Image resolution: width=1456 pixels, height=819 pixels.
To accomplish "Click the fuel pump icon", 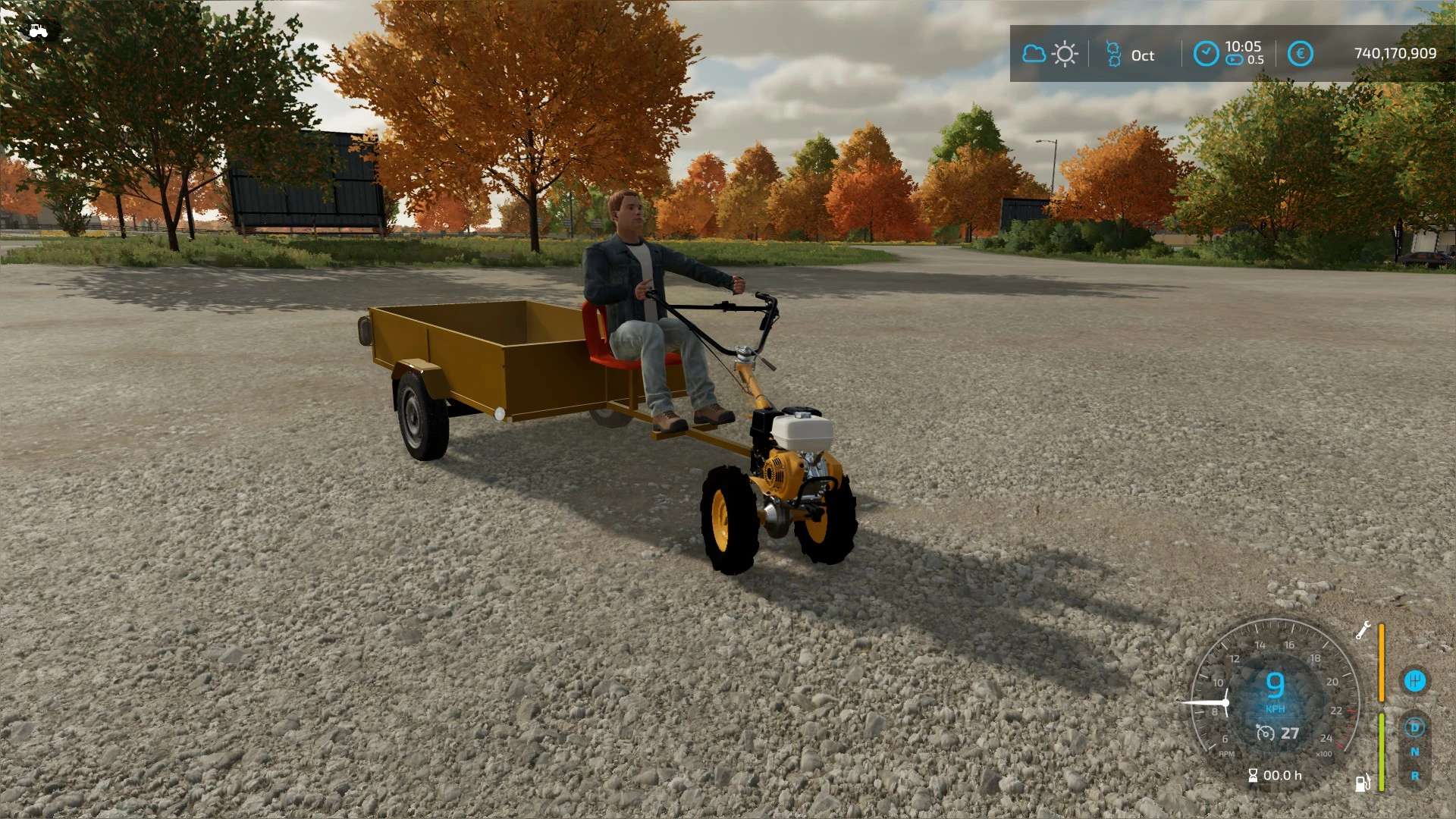I will pyautogui.click(x=1362, y=783).
